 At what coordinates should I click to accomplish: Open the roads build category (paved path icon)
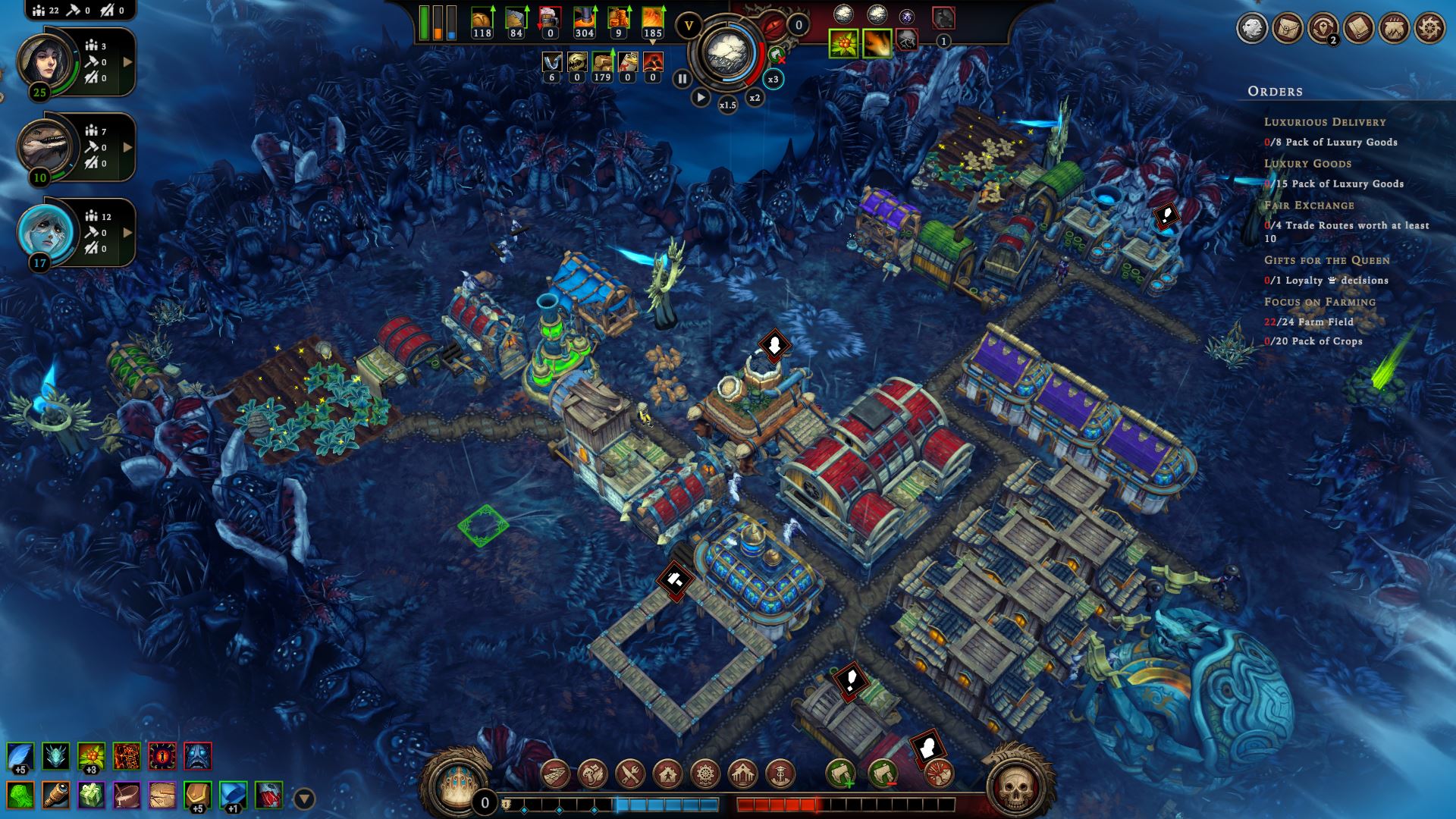point(556,774)
